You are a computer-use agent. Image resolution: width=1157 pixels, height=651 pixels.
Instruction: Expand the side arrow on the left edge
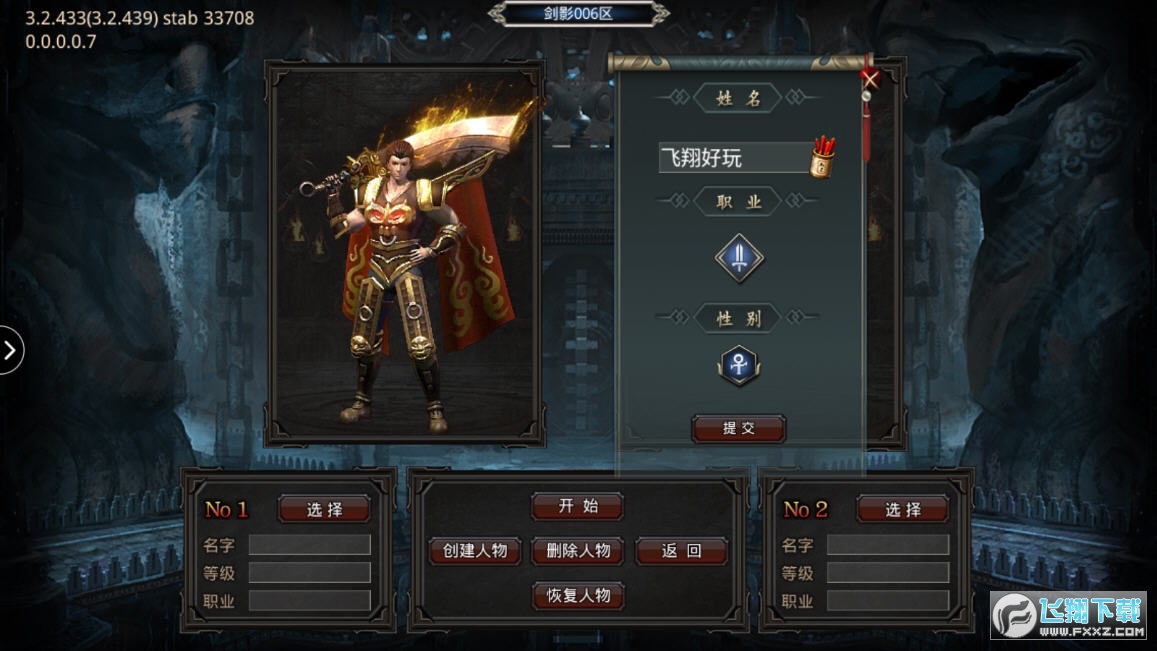click(x=10, y=350)
